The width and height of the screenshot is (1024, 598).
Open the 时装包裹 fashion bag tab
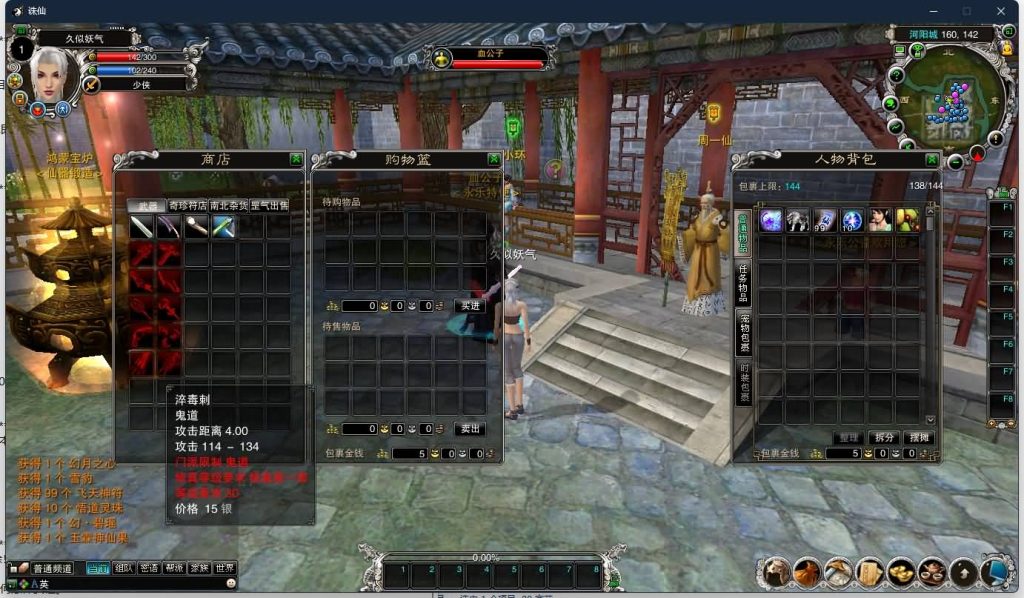(743, 382)
